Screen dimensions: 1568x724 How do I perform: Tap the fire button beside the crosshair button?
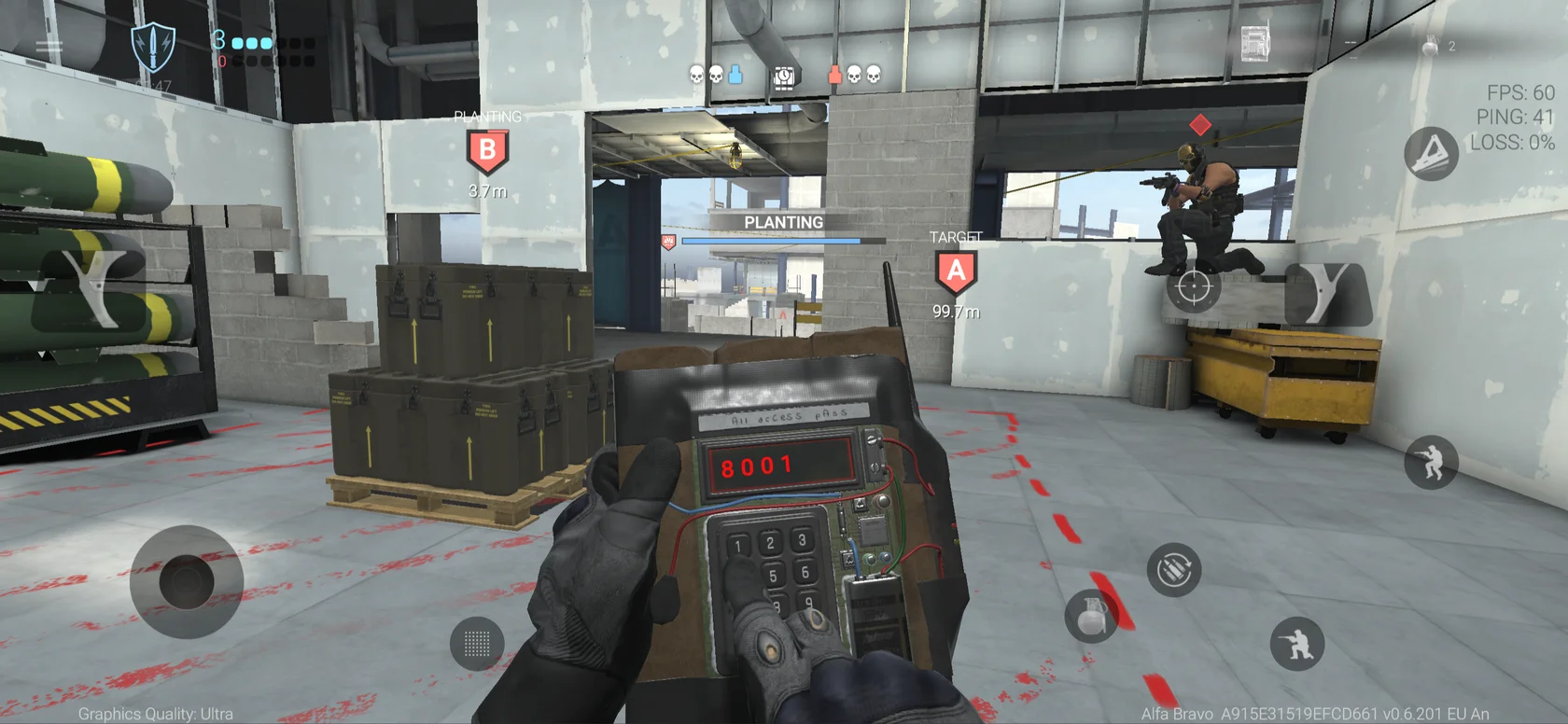point(1327,292)
